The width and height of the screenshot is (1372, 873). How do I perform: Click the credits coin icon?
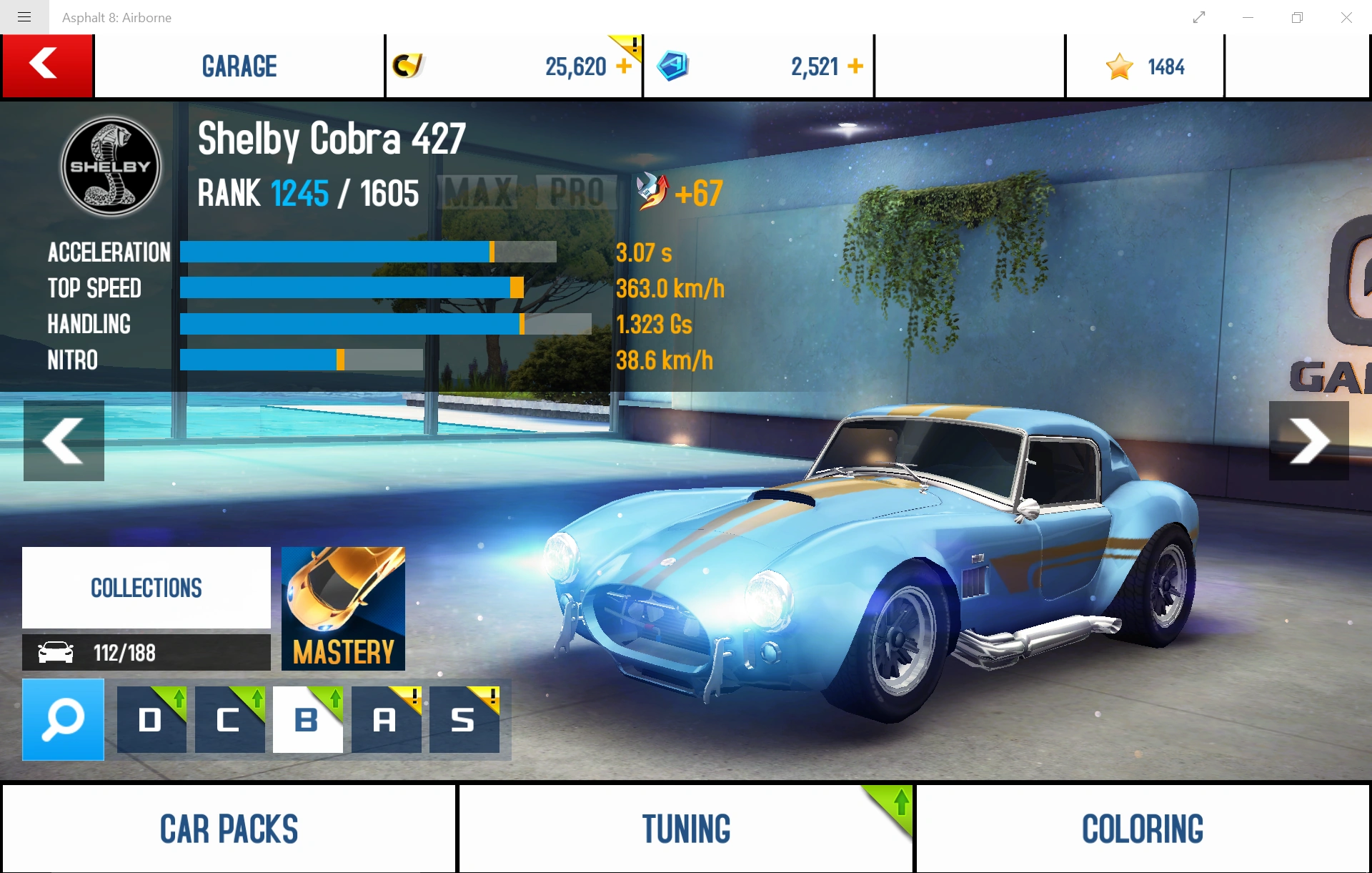point(409,66)
